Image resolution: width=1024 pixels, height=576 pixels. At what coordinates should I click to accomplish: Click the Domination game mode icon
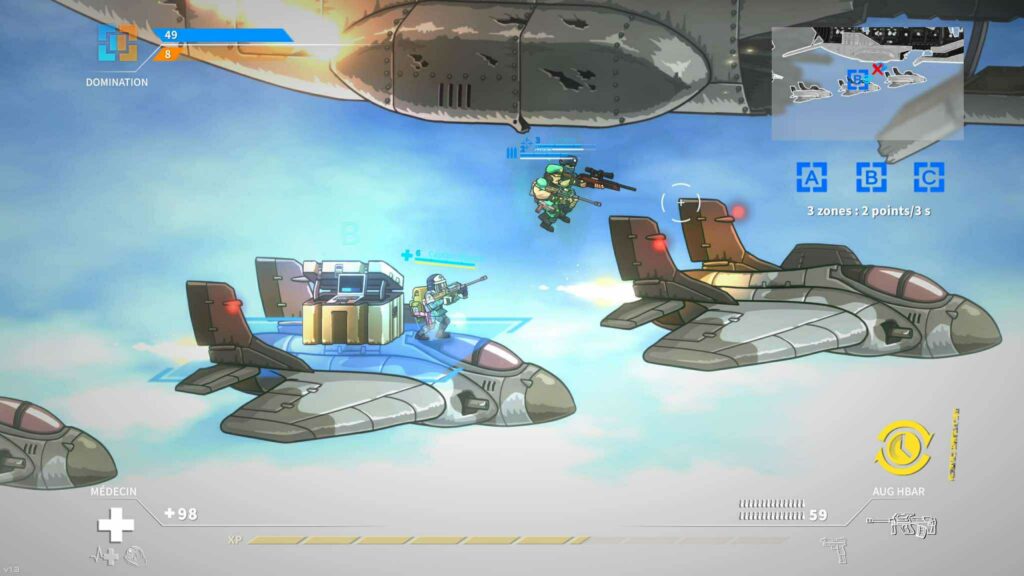click(117, 44)
